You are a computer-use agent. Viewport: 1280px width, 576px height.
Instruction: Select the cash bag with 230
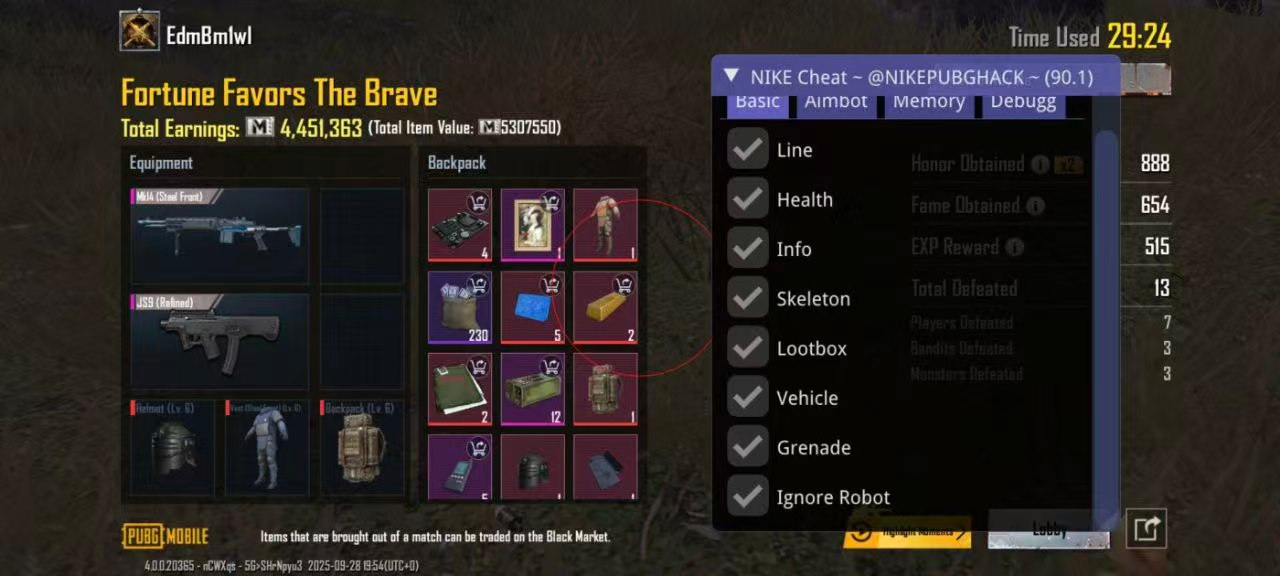click(460, 307)
